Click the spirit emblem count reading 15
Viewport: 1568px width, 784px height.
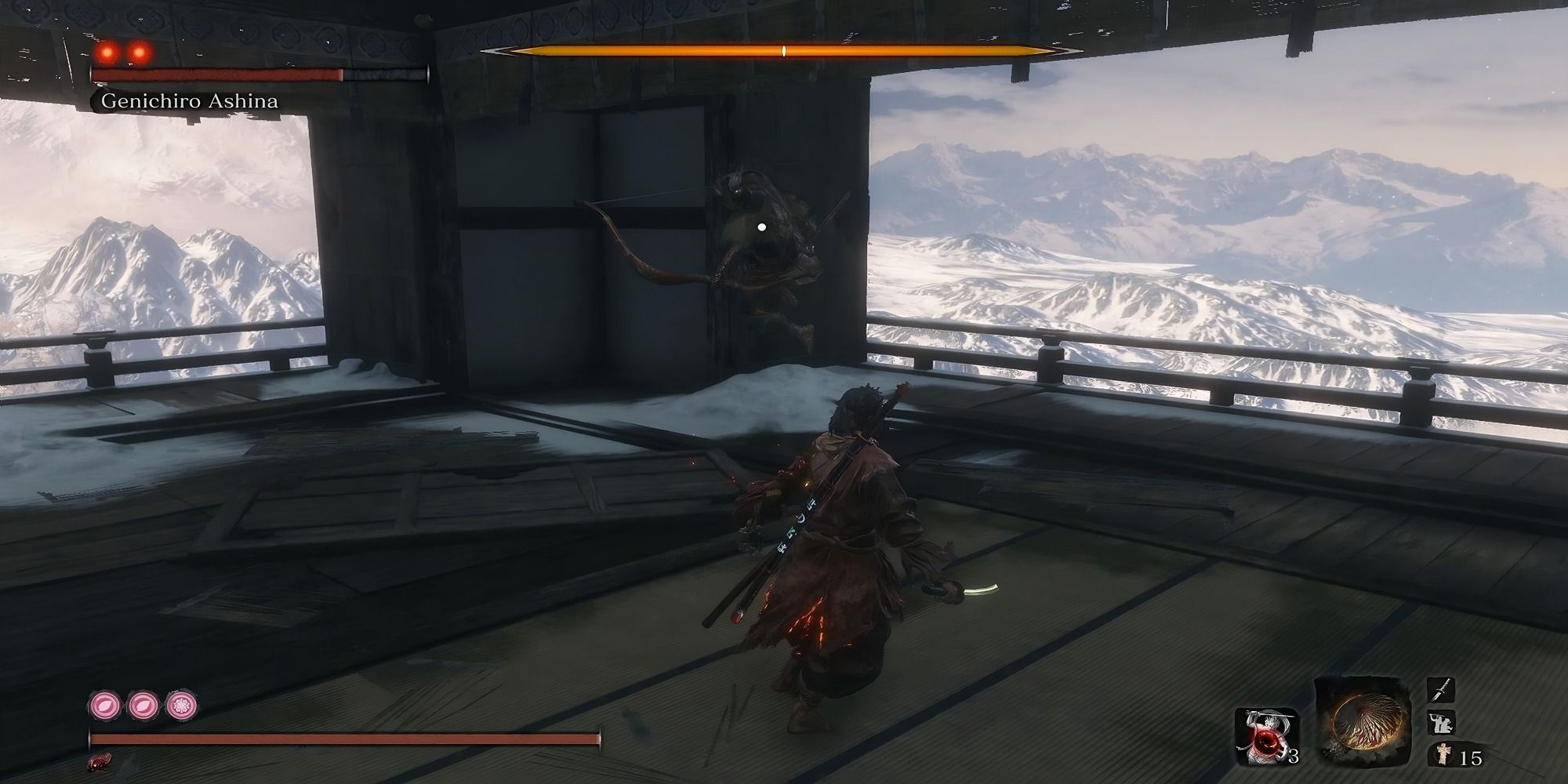click(x=1472, y=757)
